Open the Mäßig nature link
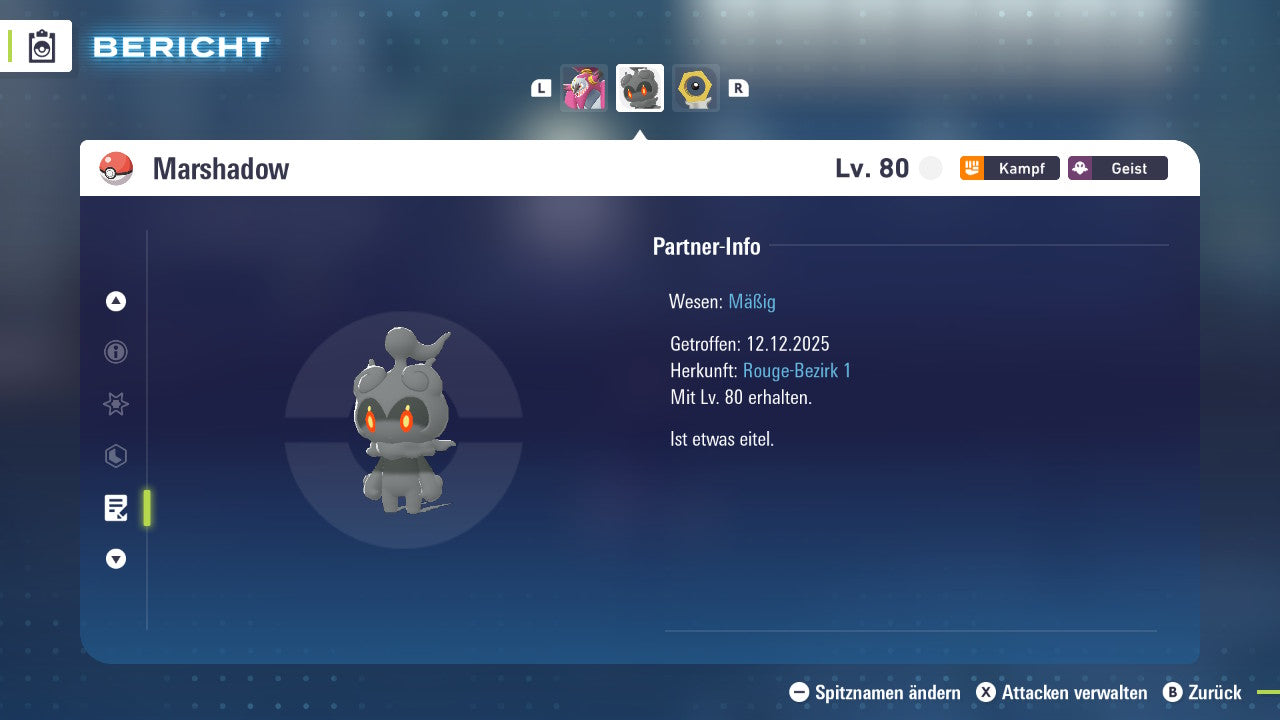The height and width of the screenshot is (720, 1280). pos(751,301)
